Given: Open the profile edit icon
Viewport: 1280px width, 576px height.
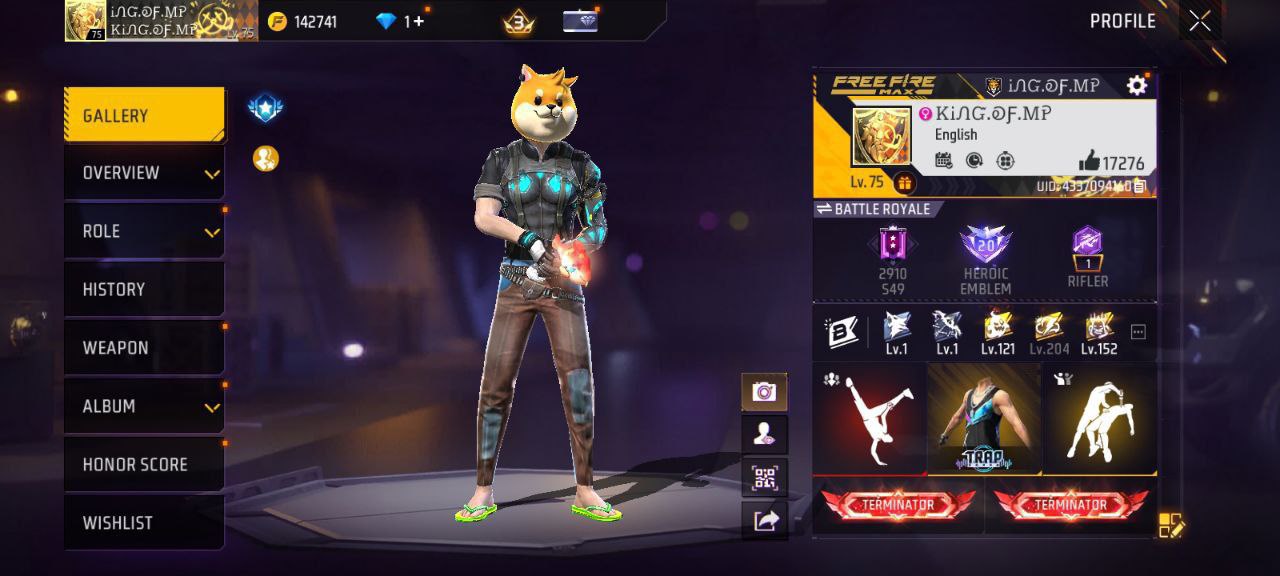Looking at the screenshot, I should [1171, 525].
